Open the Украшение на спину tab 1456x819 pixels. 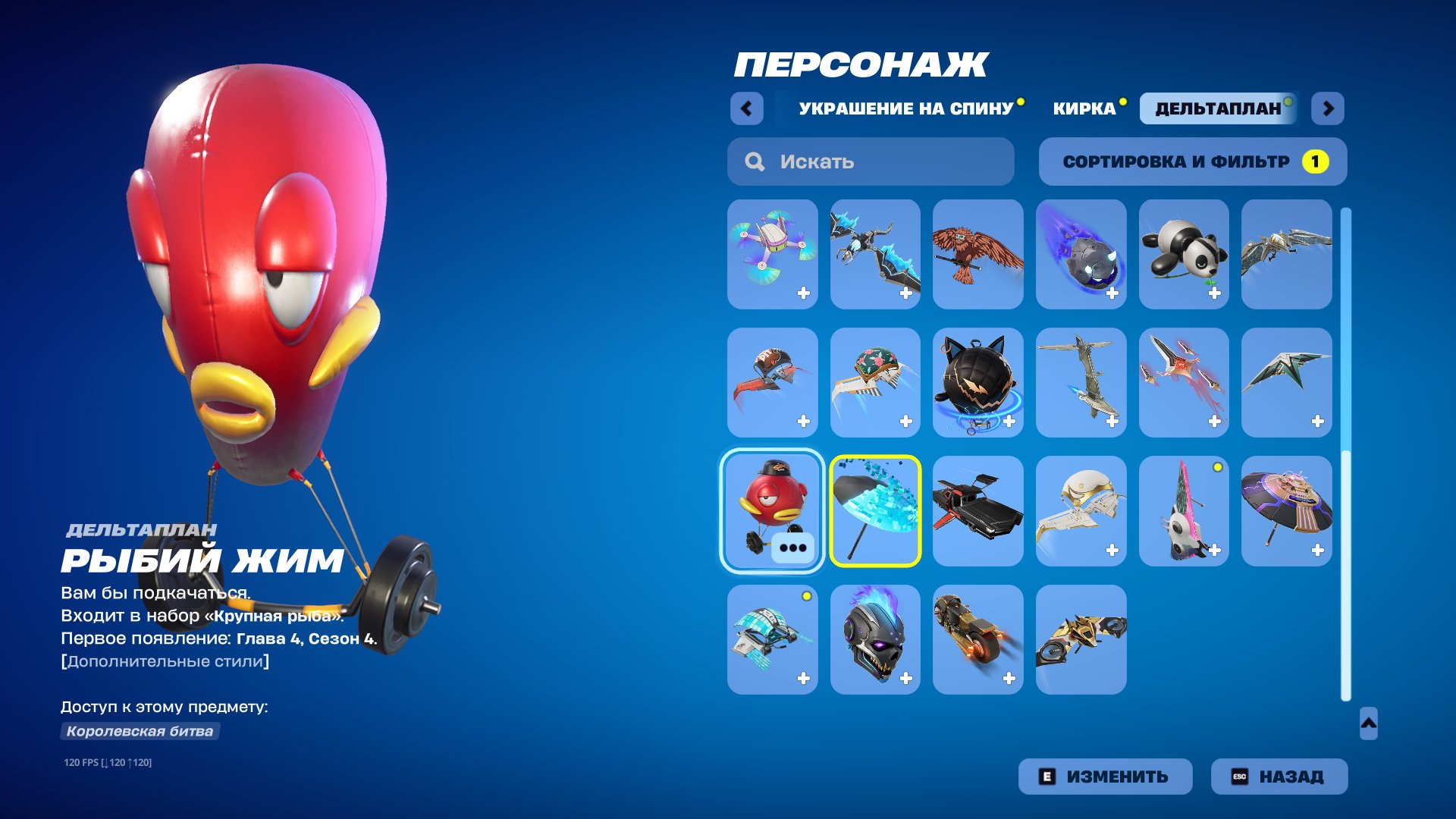pyautogui.click(x=906, y=108)
